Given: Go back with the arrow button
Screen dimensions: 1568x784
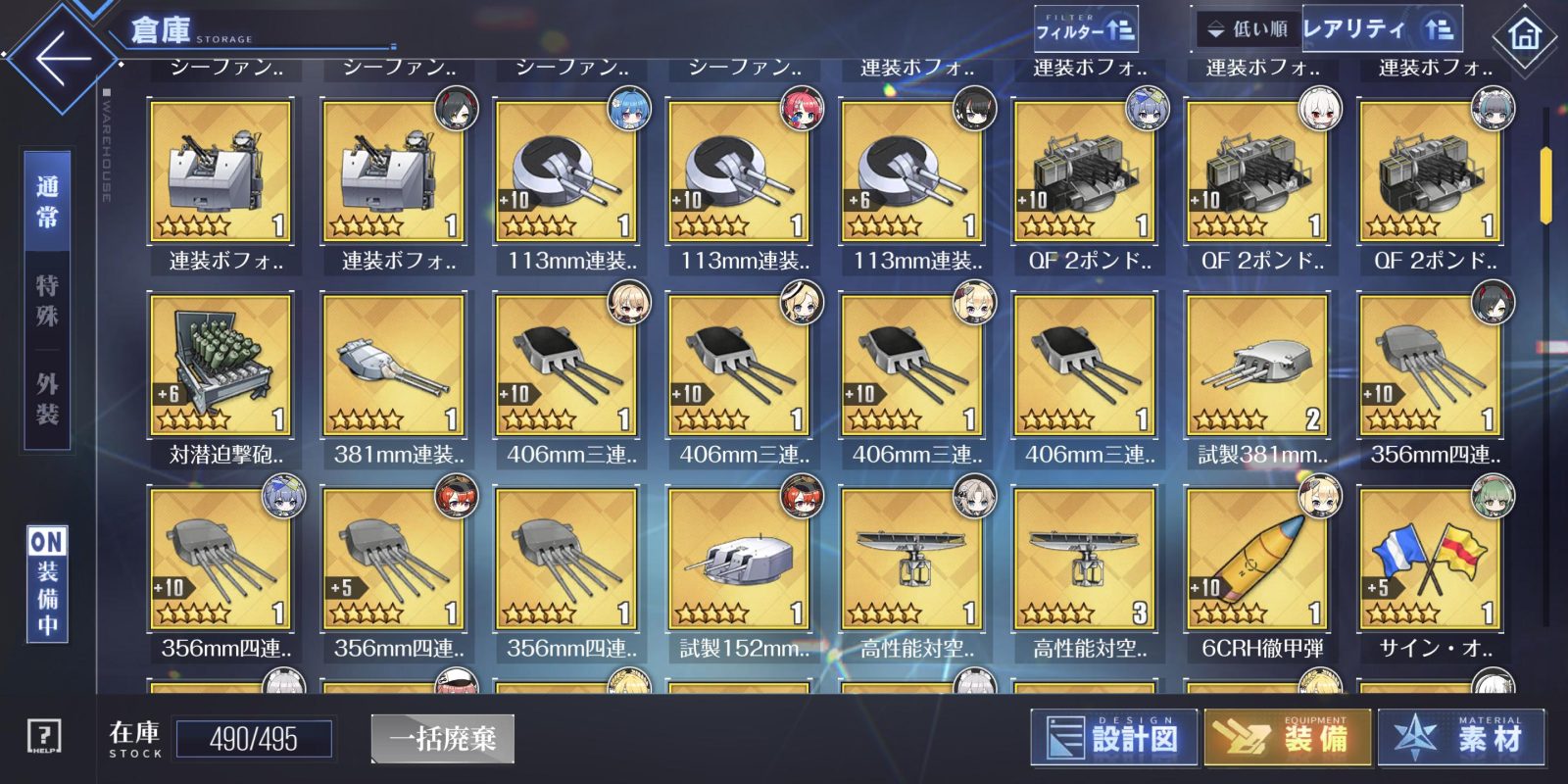Looking at the screenshot, I should tap(61, 56).
